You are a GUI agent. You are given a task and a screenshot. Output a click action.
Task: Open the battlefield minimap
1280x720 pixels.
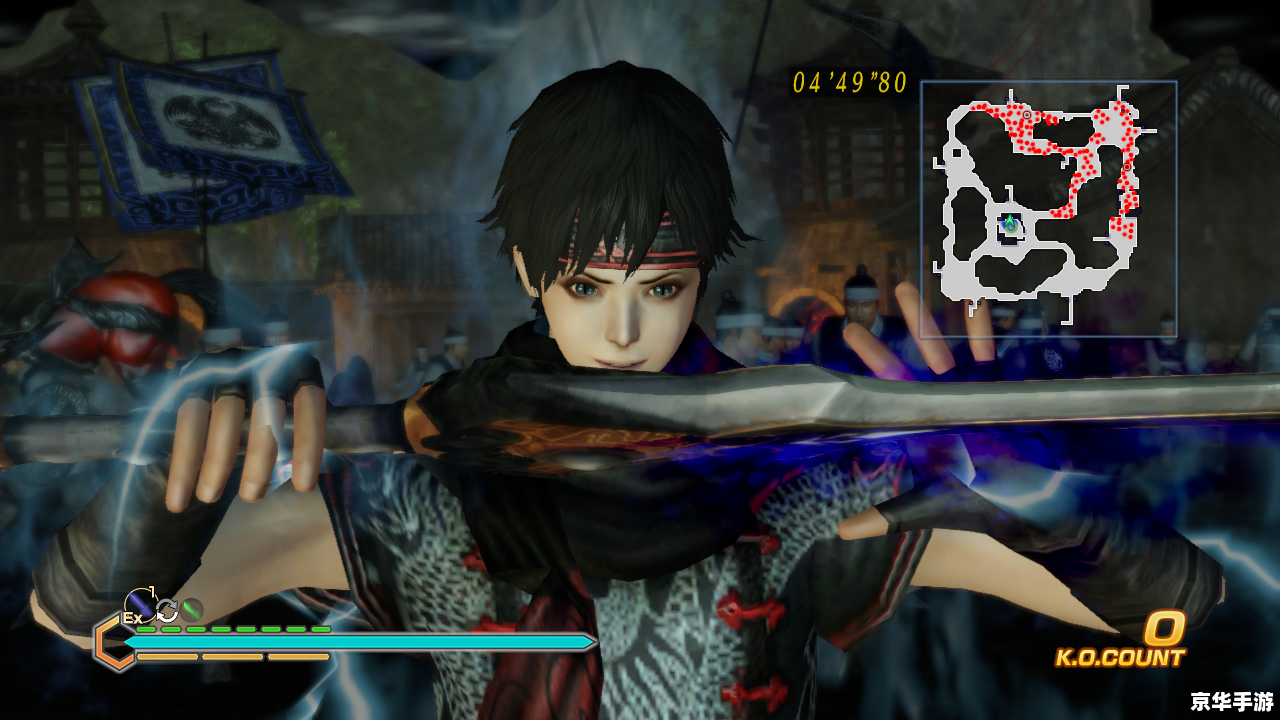coord(1048,209)
